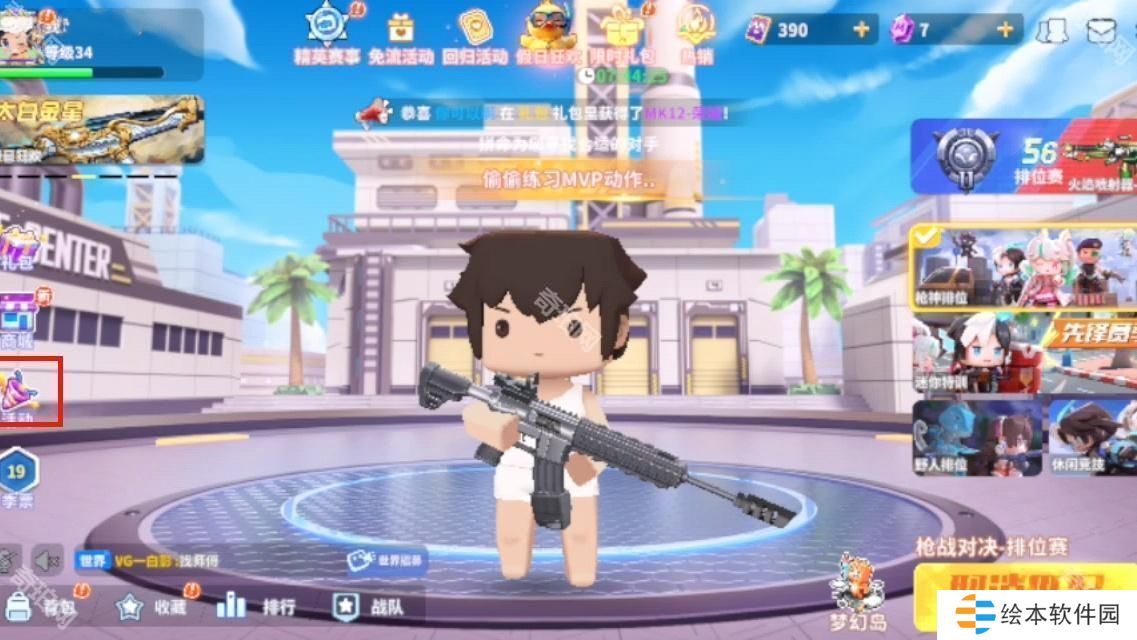Open the 季票 season pass badge
The width and height of the screenshot is (1137, 640).
coord(18,476)
